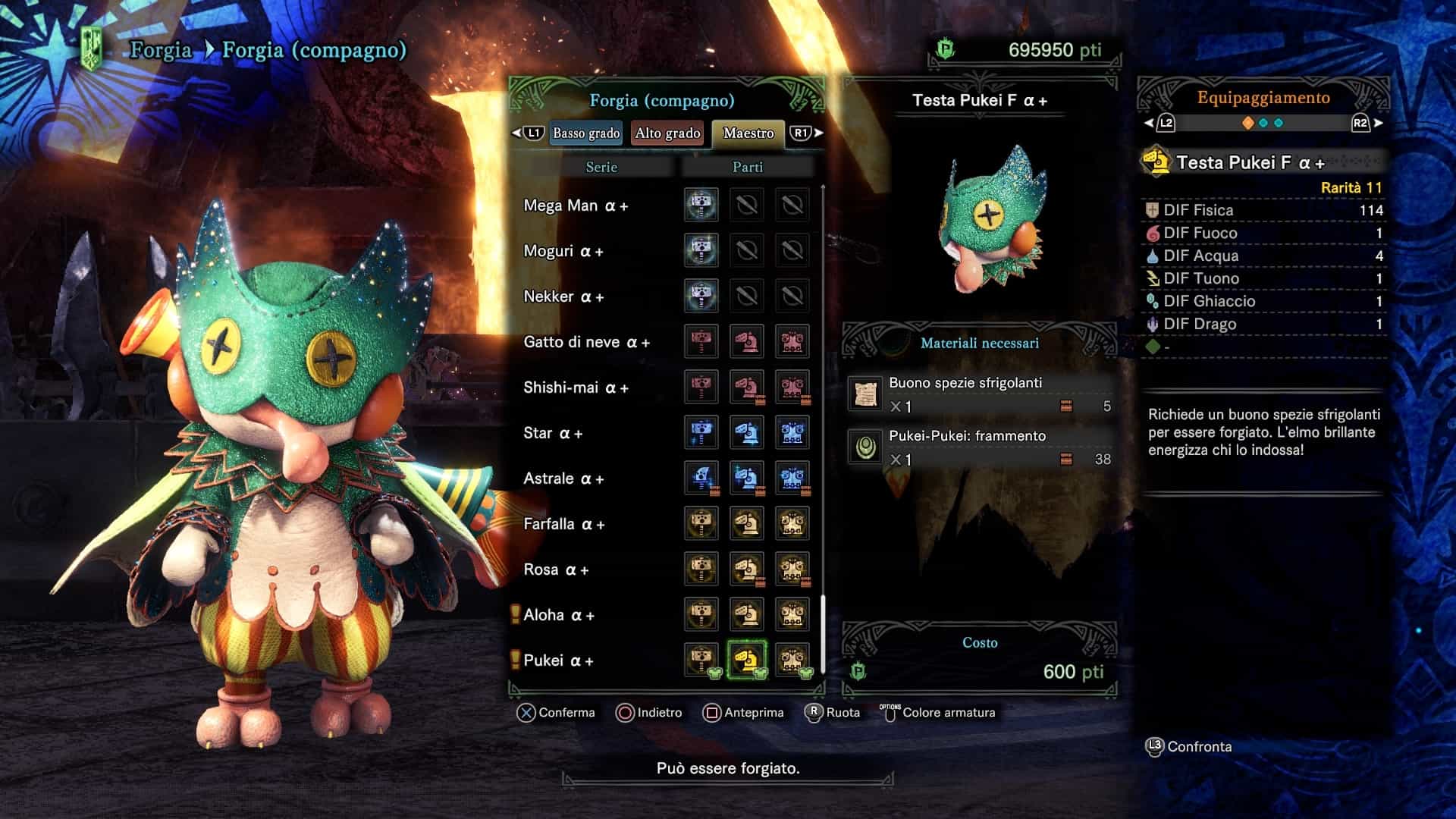Pick the Mega Man α+ weapon slot

[x=701, y=205]
